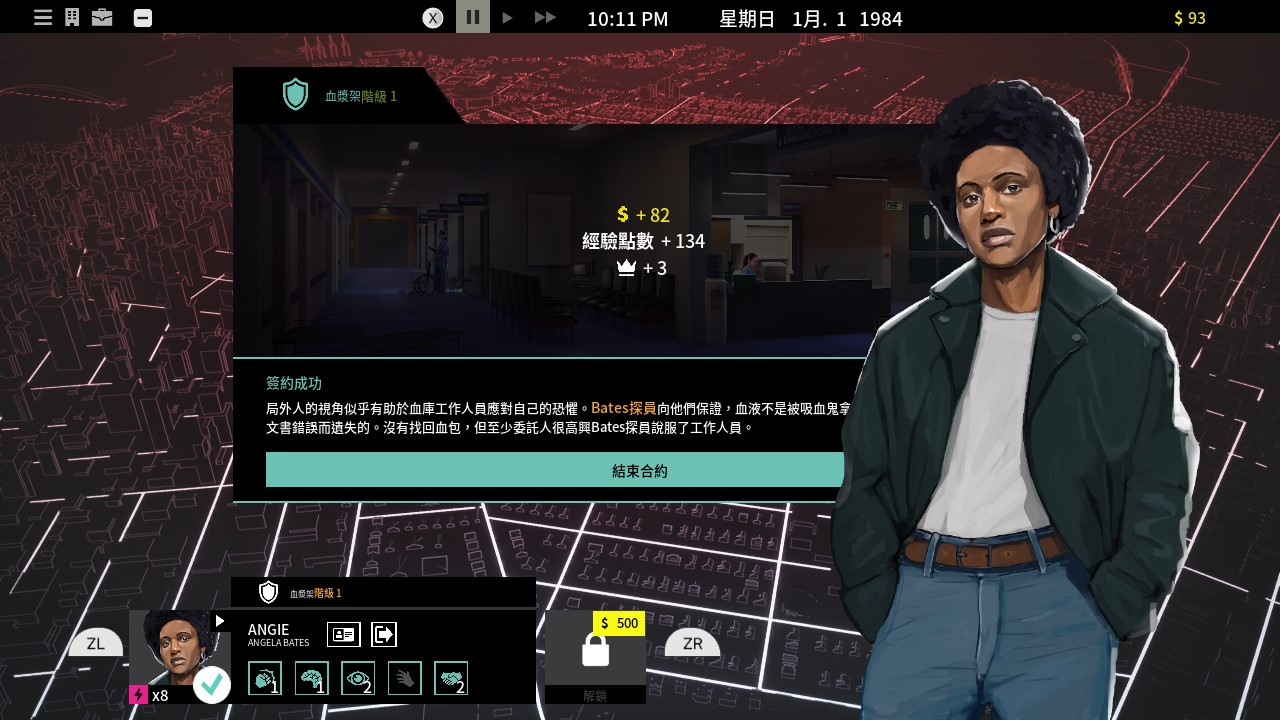1280x720 pixels.
Task: Open the briefcase contracts icon
Action: [x=102, y=17]
